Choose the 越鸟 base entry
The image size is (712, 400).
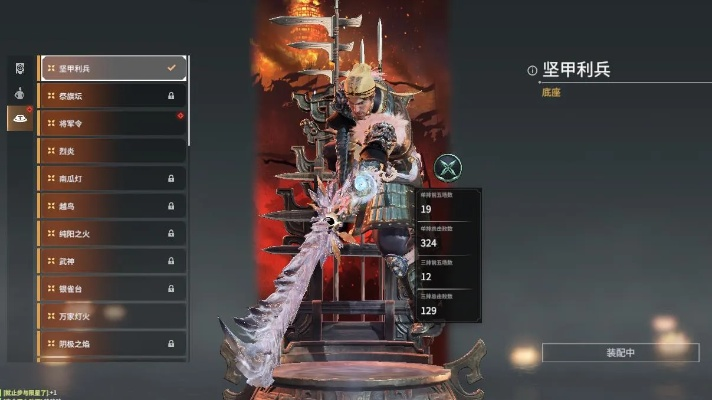(x=112, y=206)
